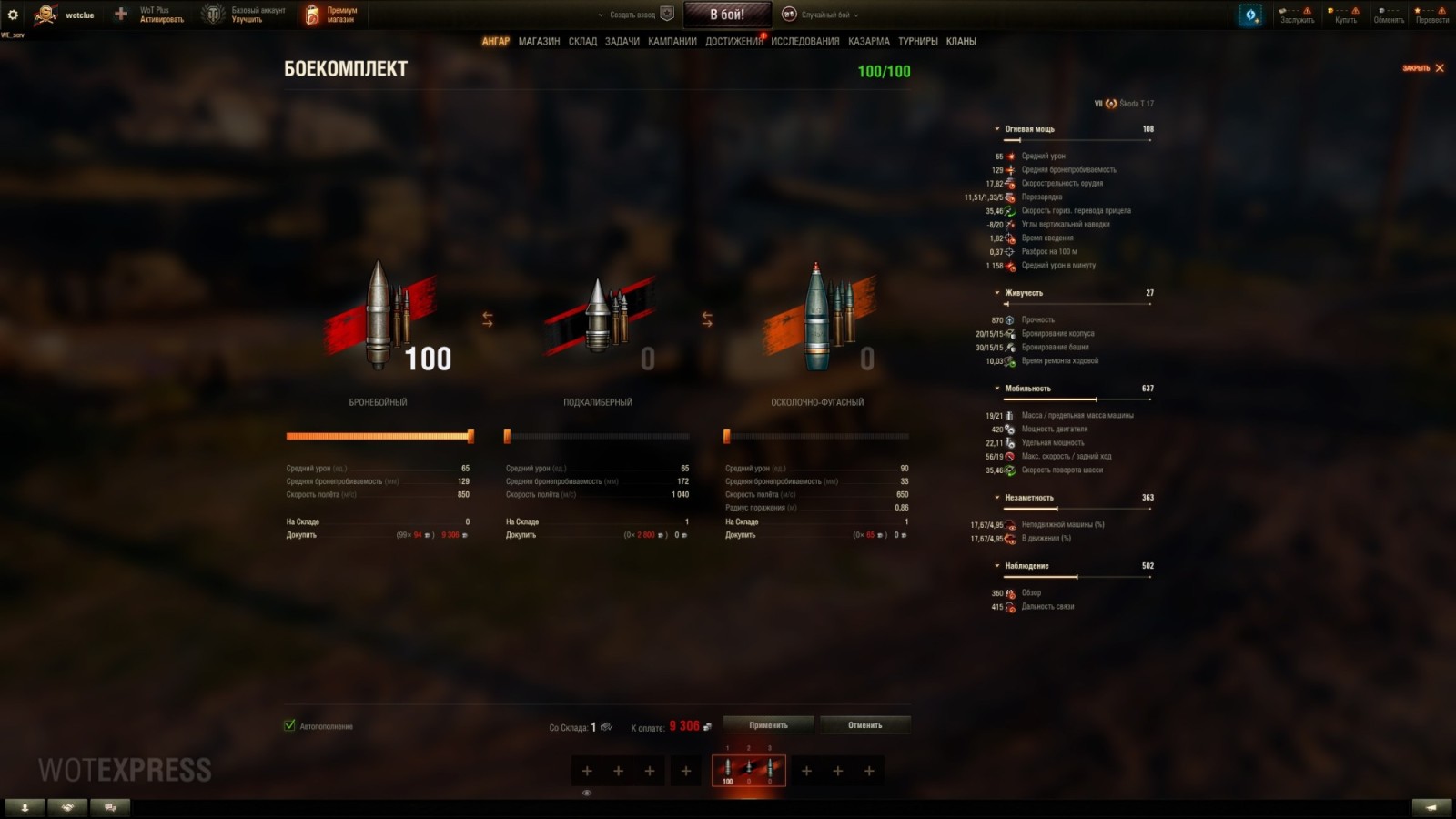Viewport: 1456px width, 819px height.
Task: Select the Базовый аккаунт helmet icon
Action: [x=211, y=13]
